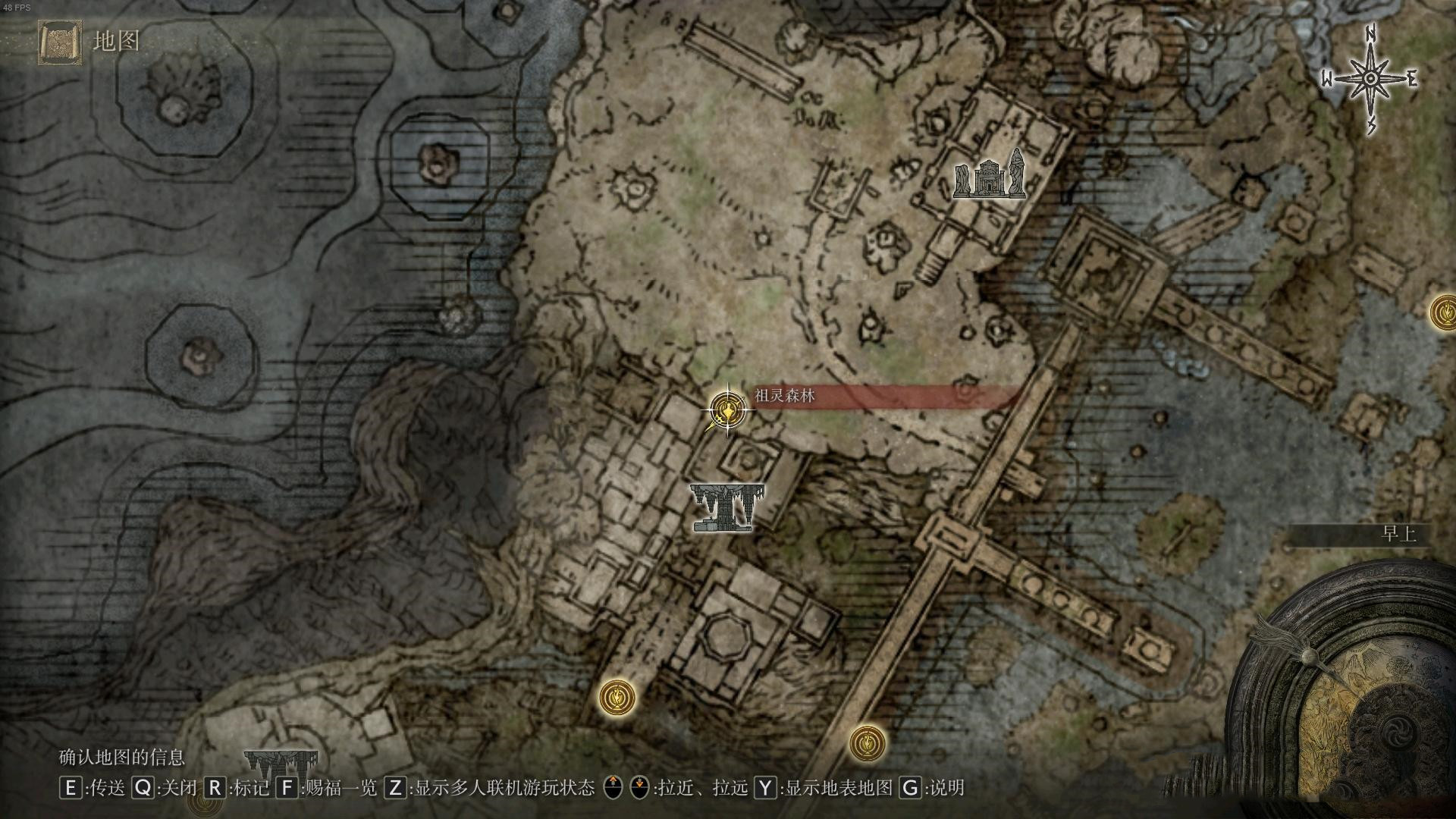The height and width of the screenshot is (819, 1456).
Task: Select the hanging-ruins landmark icon beside the selected grace
Action: click(x=726, y=507)
